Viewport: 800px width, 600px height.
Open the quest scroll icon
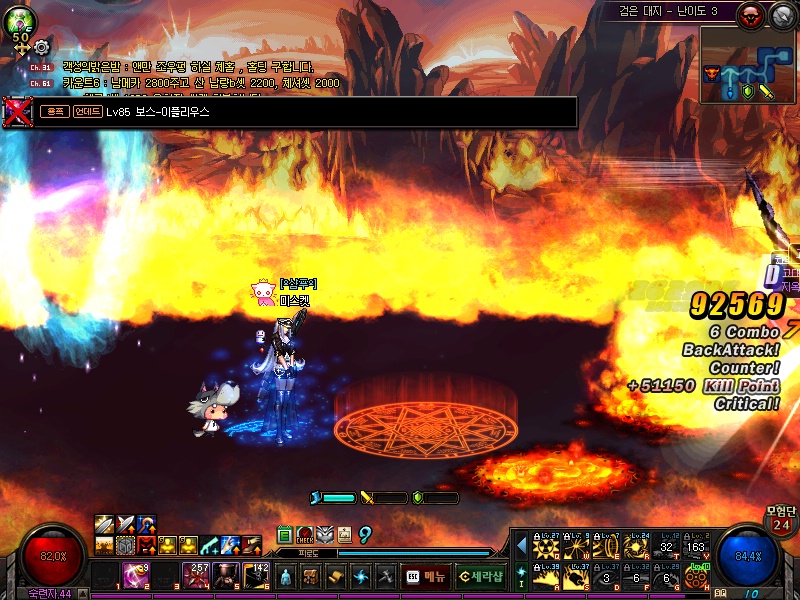point(336,576)
